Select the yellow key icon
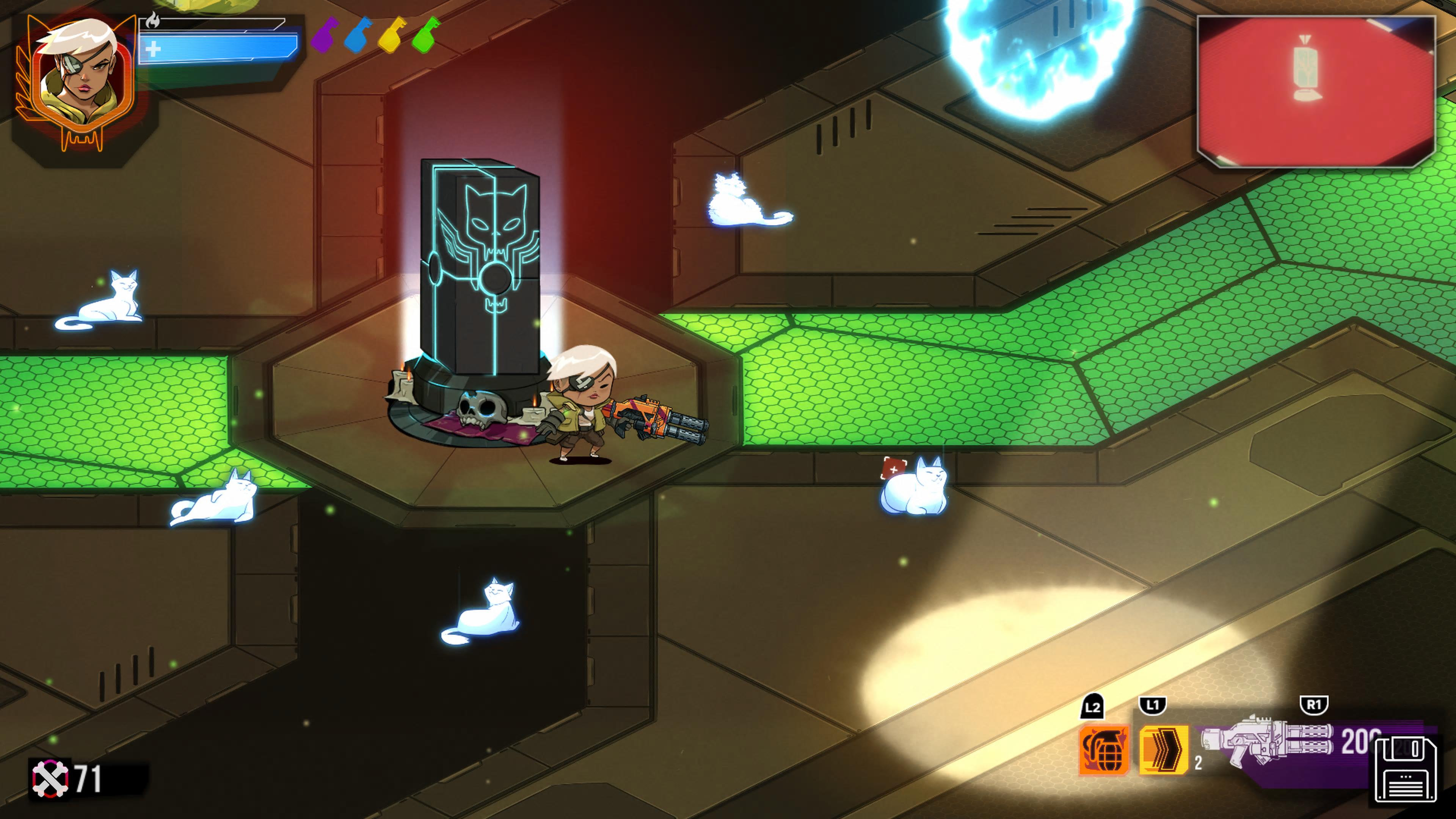The image size is (1456, 819). pyautogui.click(x=392, y=35)
